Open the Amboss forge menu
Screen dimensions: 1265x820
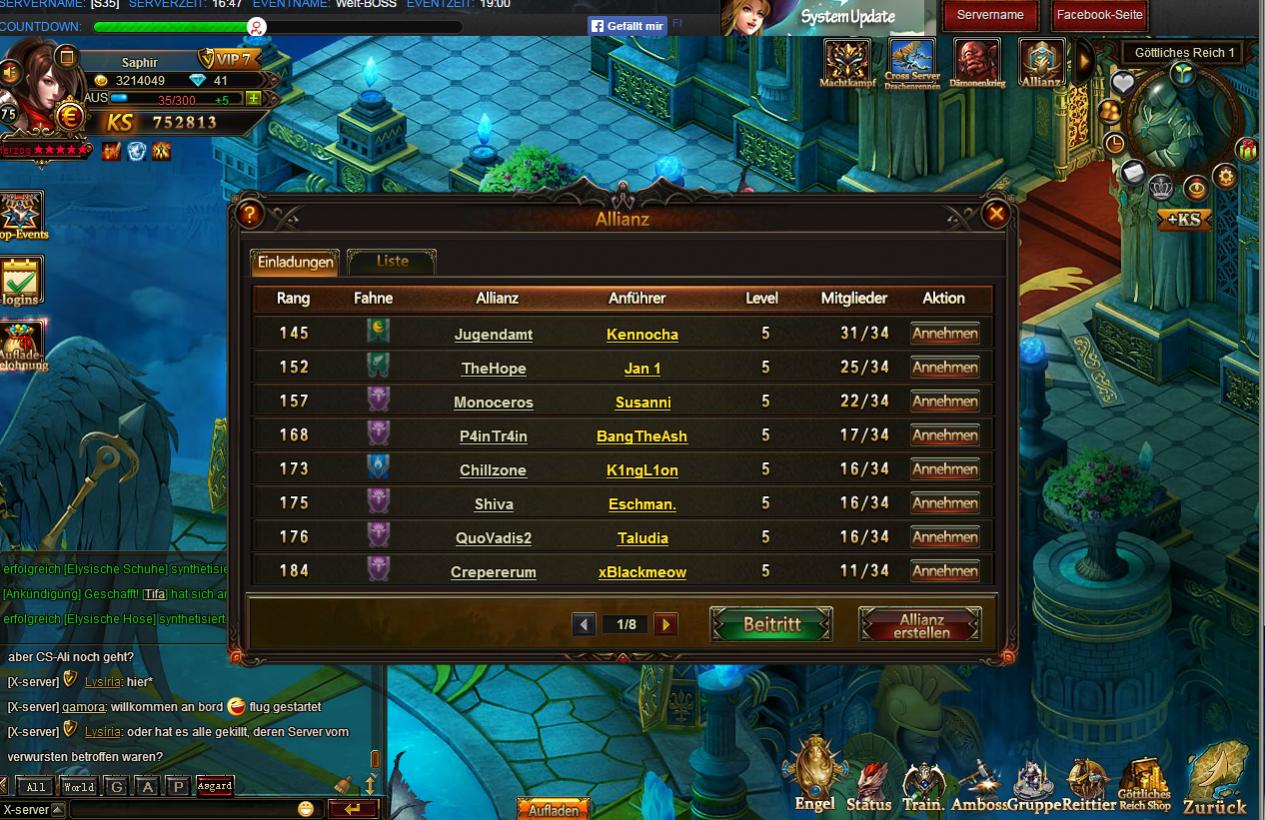pos(979,783)
